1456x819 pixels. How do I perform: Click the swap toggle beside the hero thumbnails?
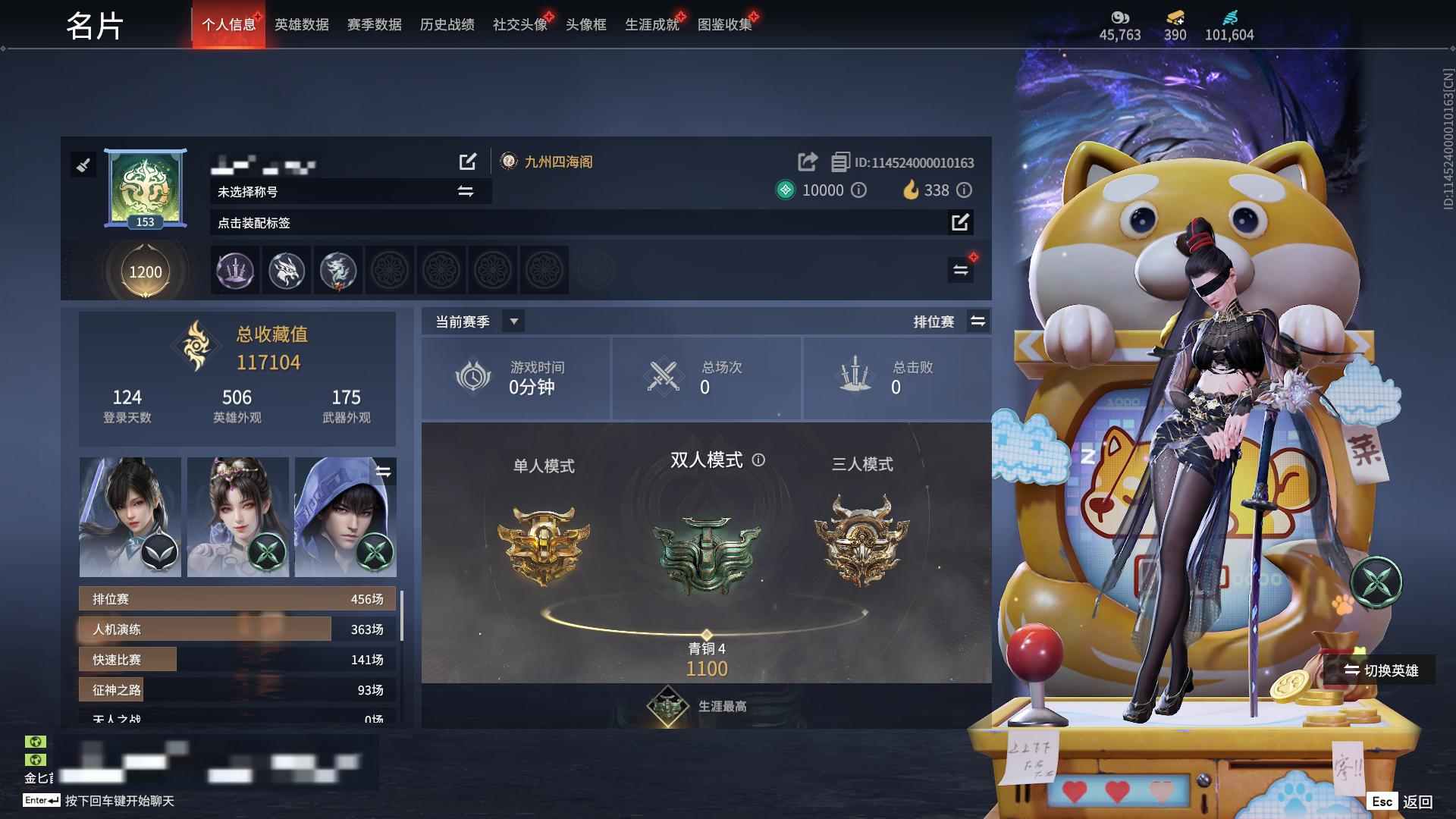(x=384, y=472)
